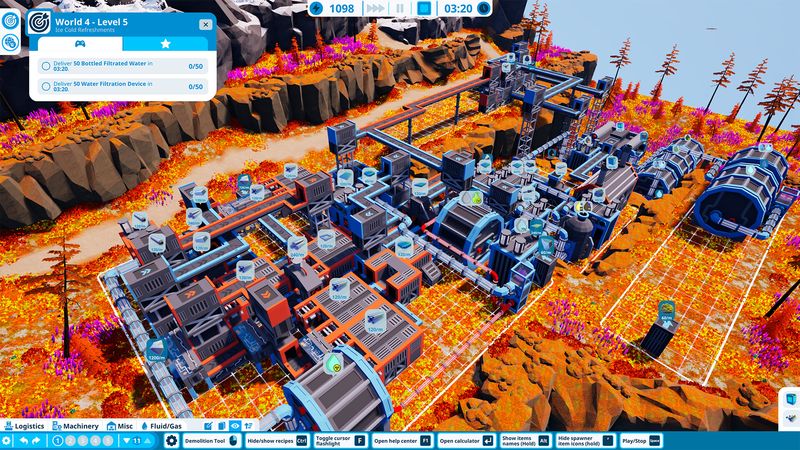Close the World 4 - Level 5 objectives panel
The image size is (800, 450).
(x=205, y=23)
